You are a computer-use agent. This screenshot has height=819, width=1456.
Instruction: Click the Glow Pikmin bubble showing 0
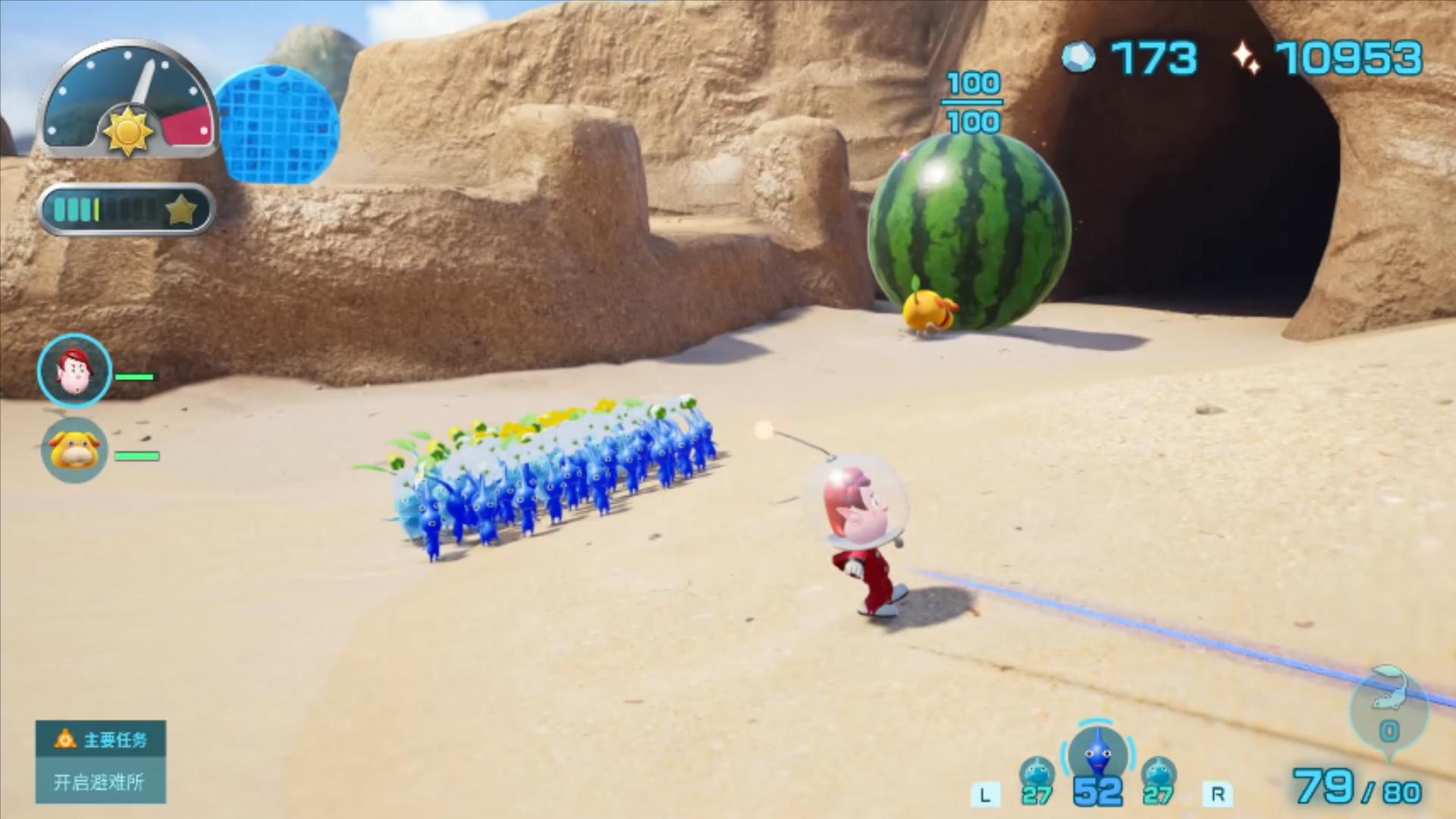(1389, 710)
